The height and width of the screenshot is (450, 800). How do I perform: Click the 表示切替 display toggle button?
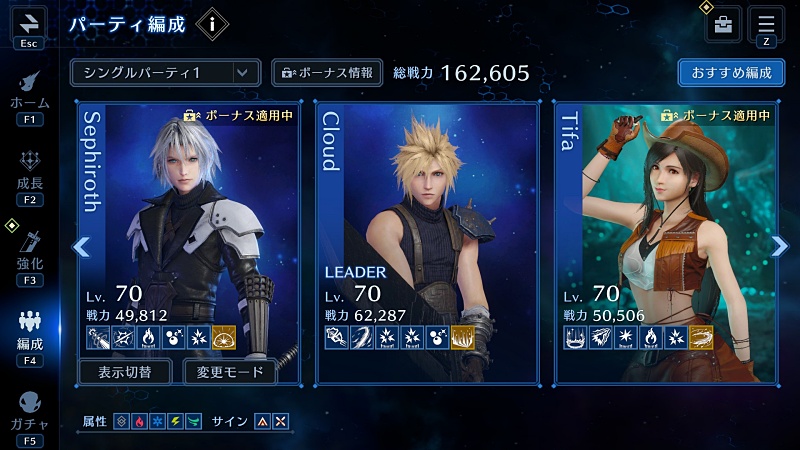tap(127, 372)
